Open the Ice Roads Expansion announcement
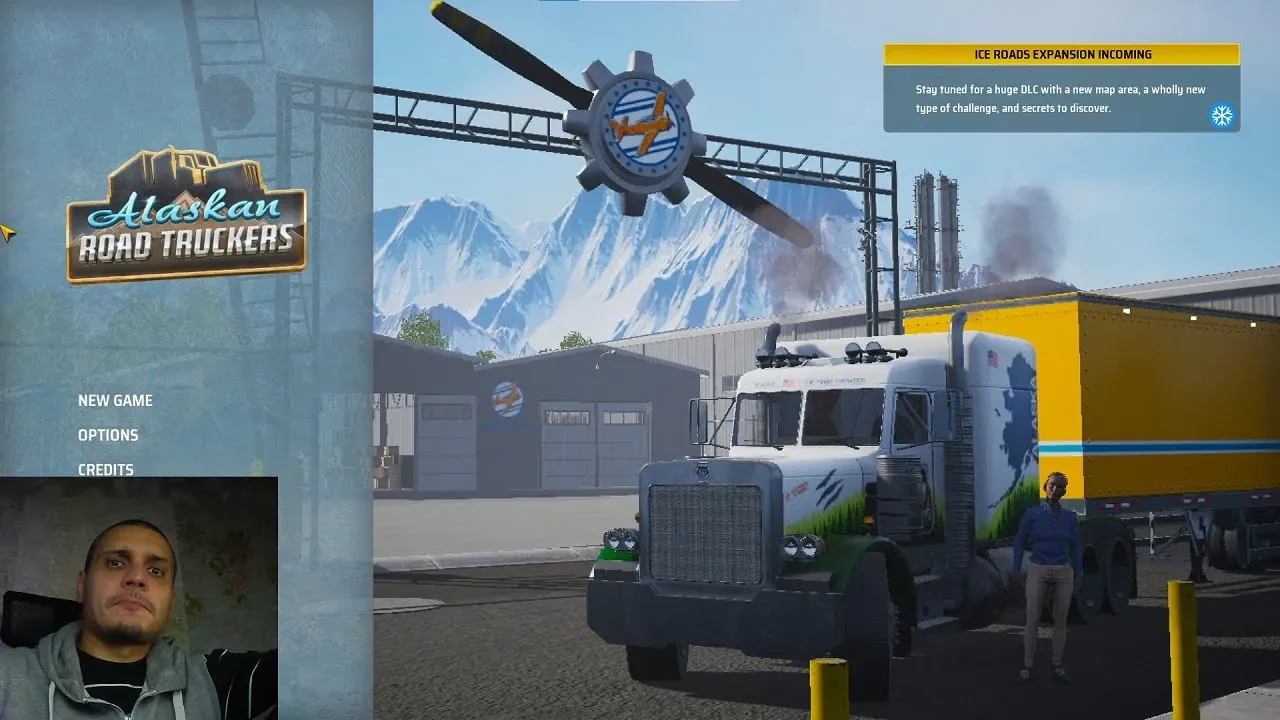Image resolution: width=1280 pixels, height=720 pixels. point(1060,90)
